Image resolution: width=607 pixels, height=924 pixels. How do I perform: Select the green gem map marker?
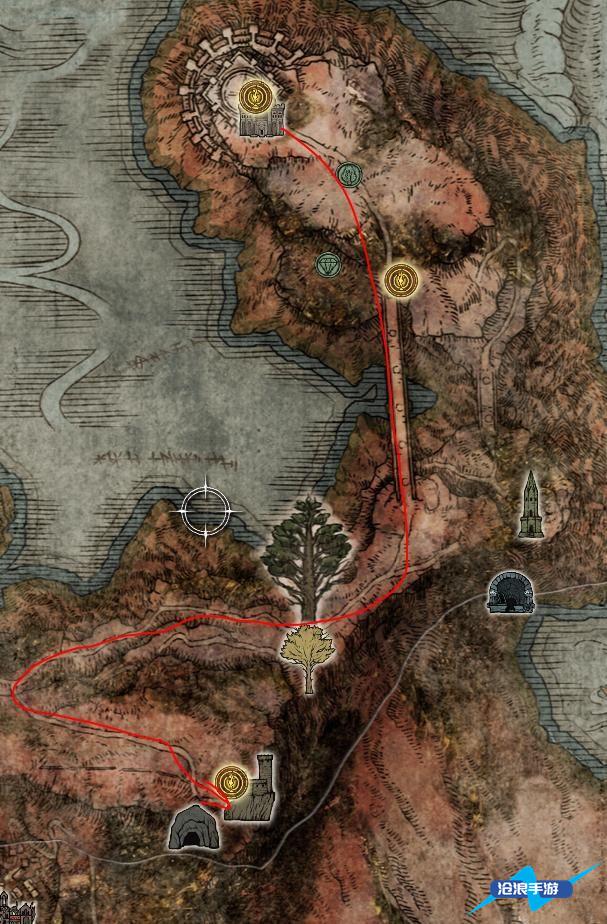coord(328,264)
